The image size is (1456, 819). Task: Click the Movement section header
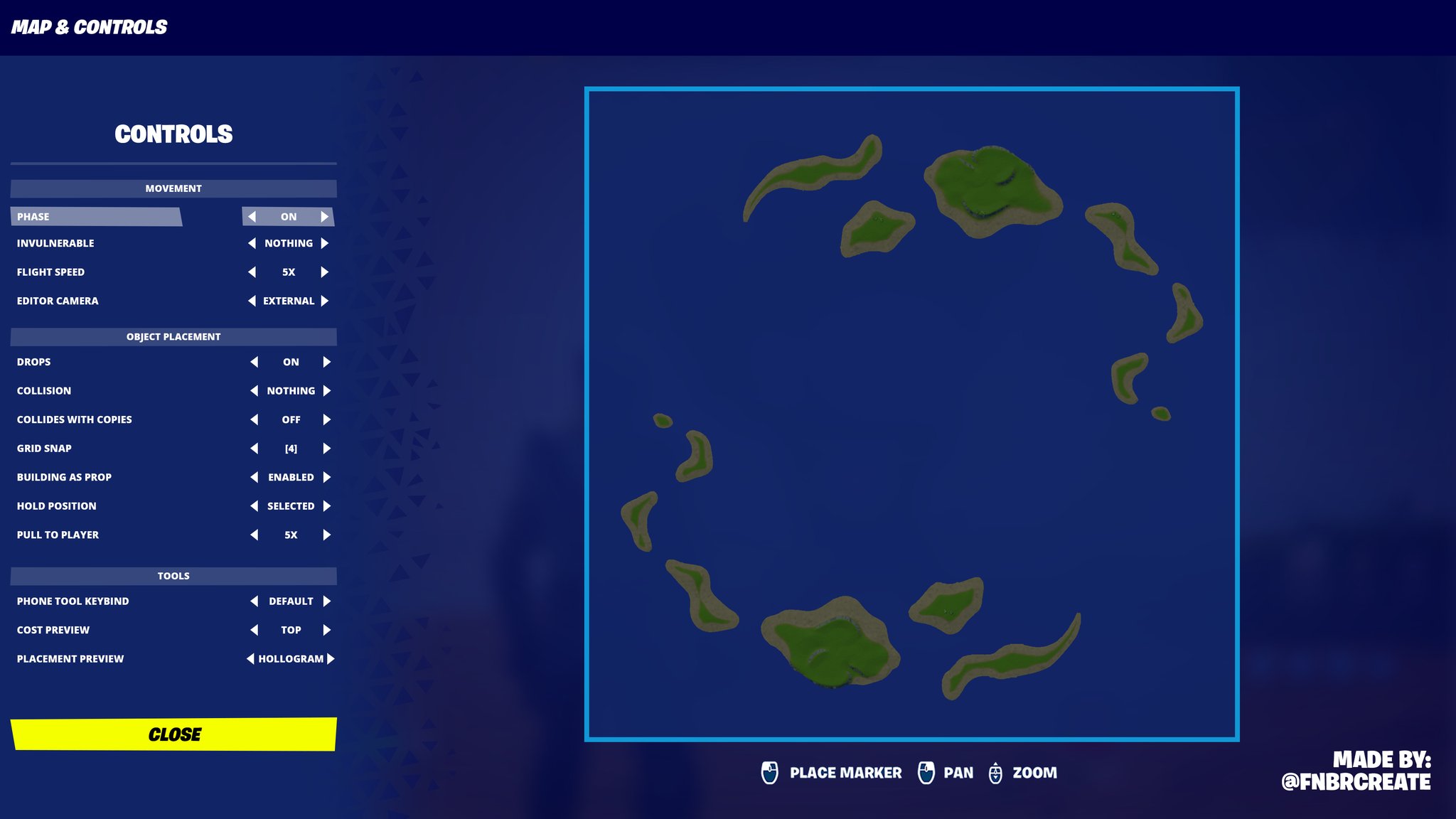click(173, 188)
